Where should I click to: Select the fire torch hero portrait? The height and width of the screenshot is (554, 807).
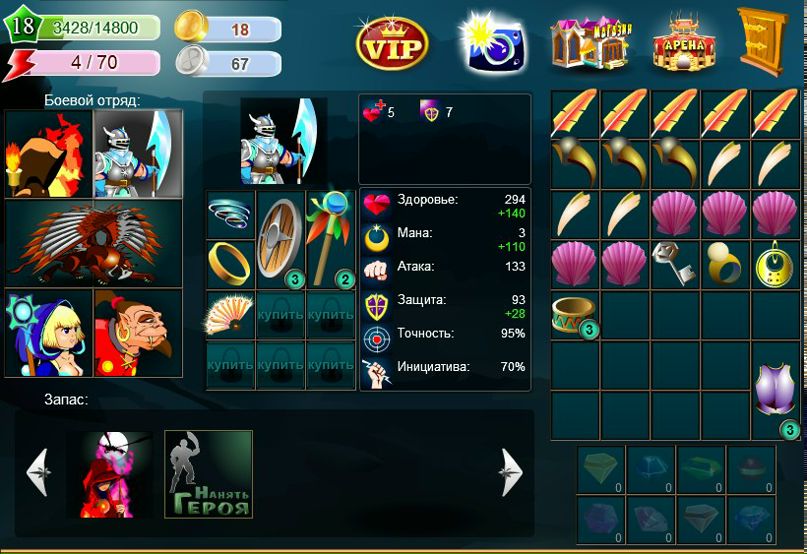48,154
